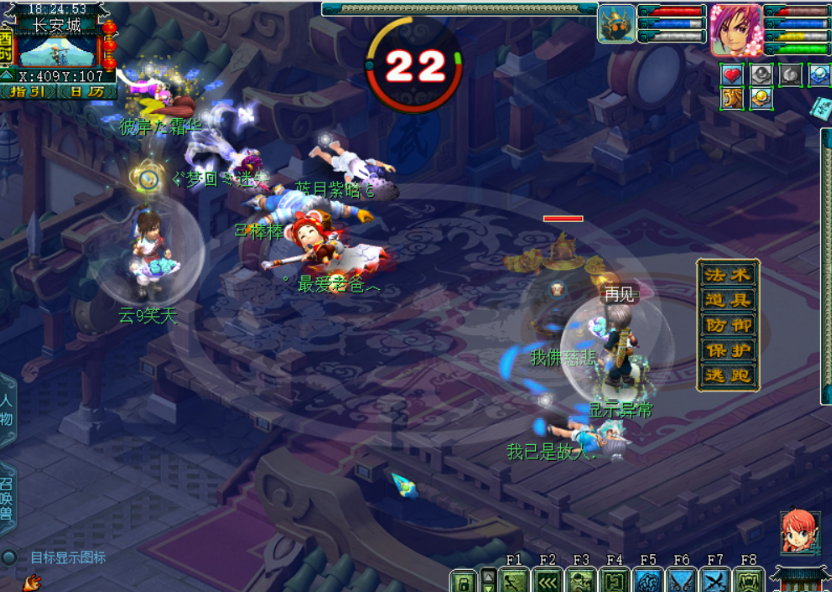Toggle the 目标显示图标 option
Screen dimensions: 832x592
pos(9,557)
